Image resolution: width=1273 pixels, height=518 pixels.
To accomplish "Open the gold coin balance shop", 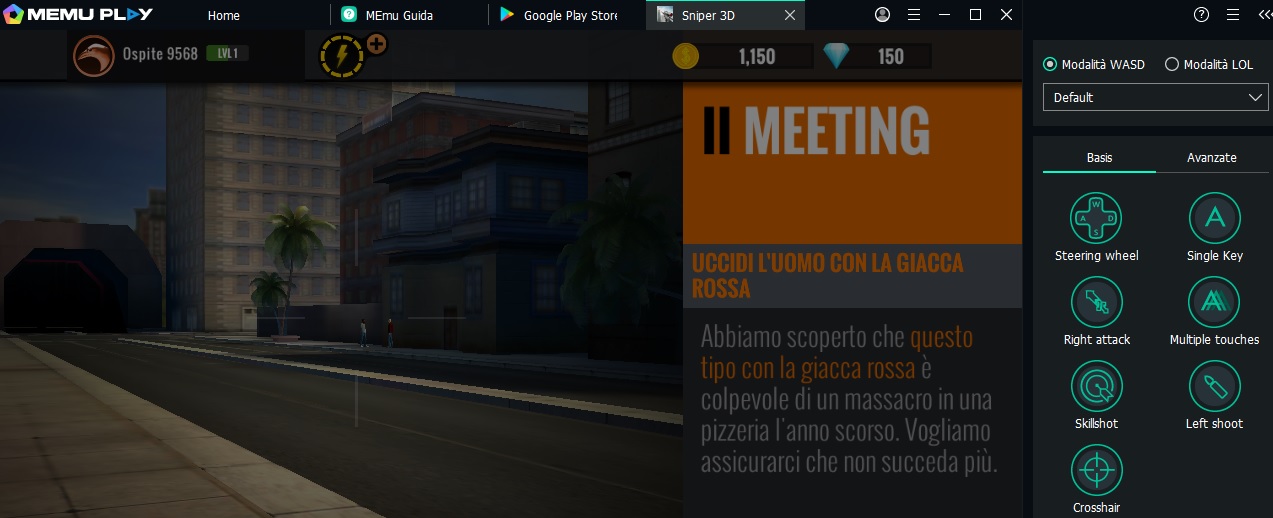I will [685, 57].
